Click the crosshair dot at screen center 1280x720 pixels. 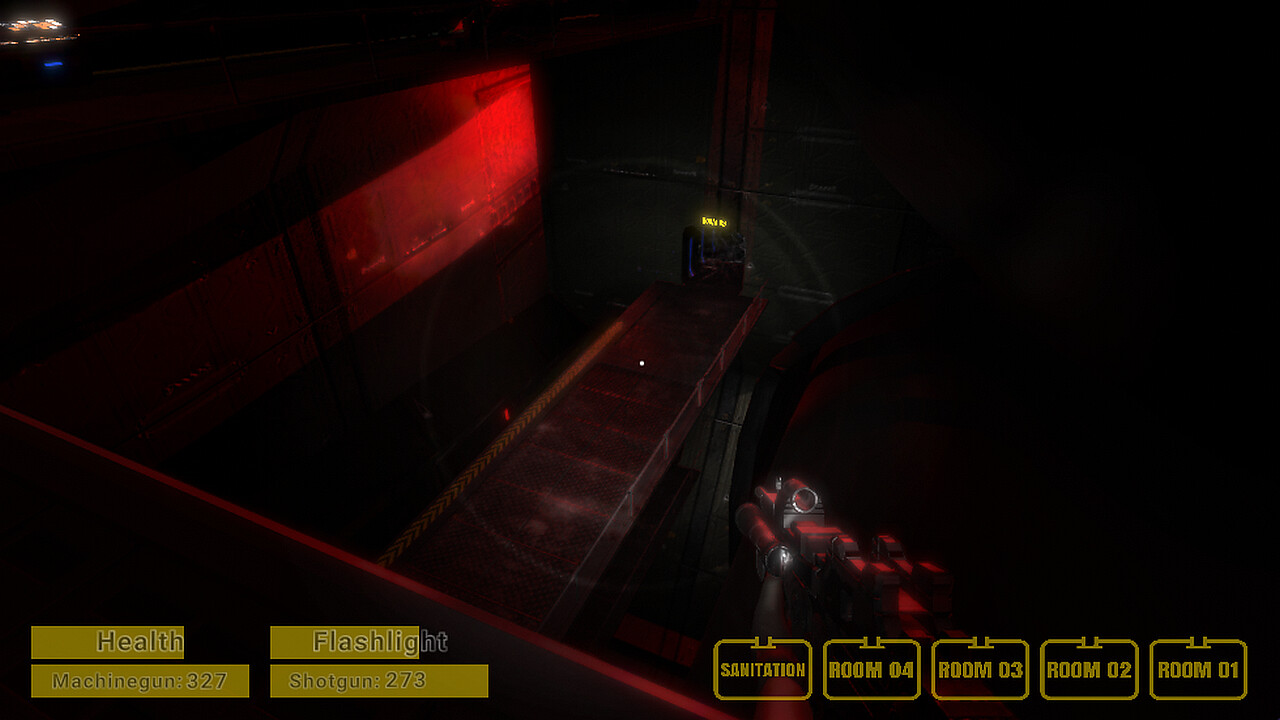(640, 362)
